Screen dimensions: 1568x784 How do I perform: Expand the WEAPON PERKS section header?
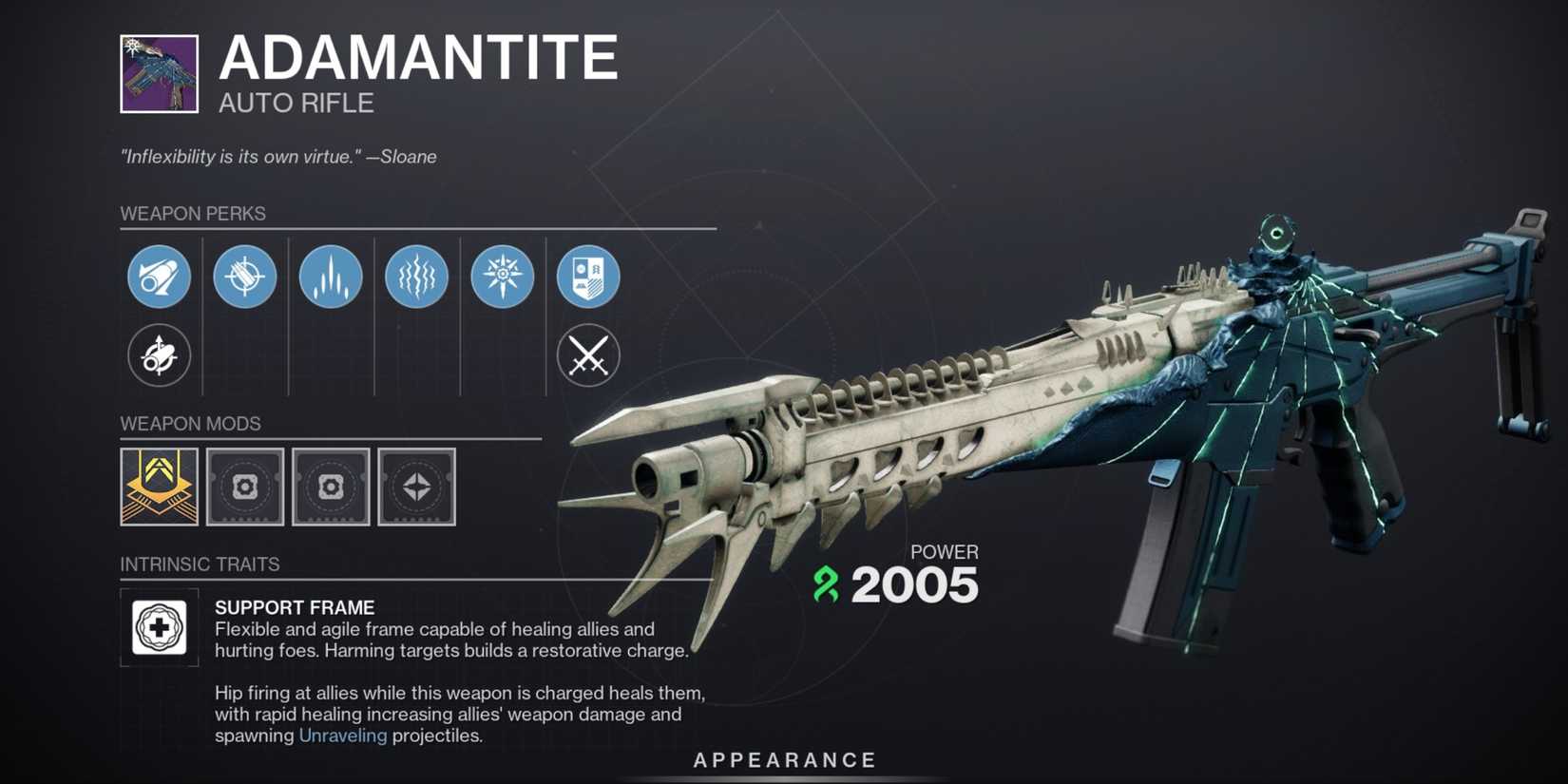click(x=193, y=214)
